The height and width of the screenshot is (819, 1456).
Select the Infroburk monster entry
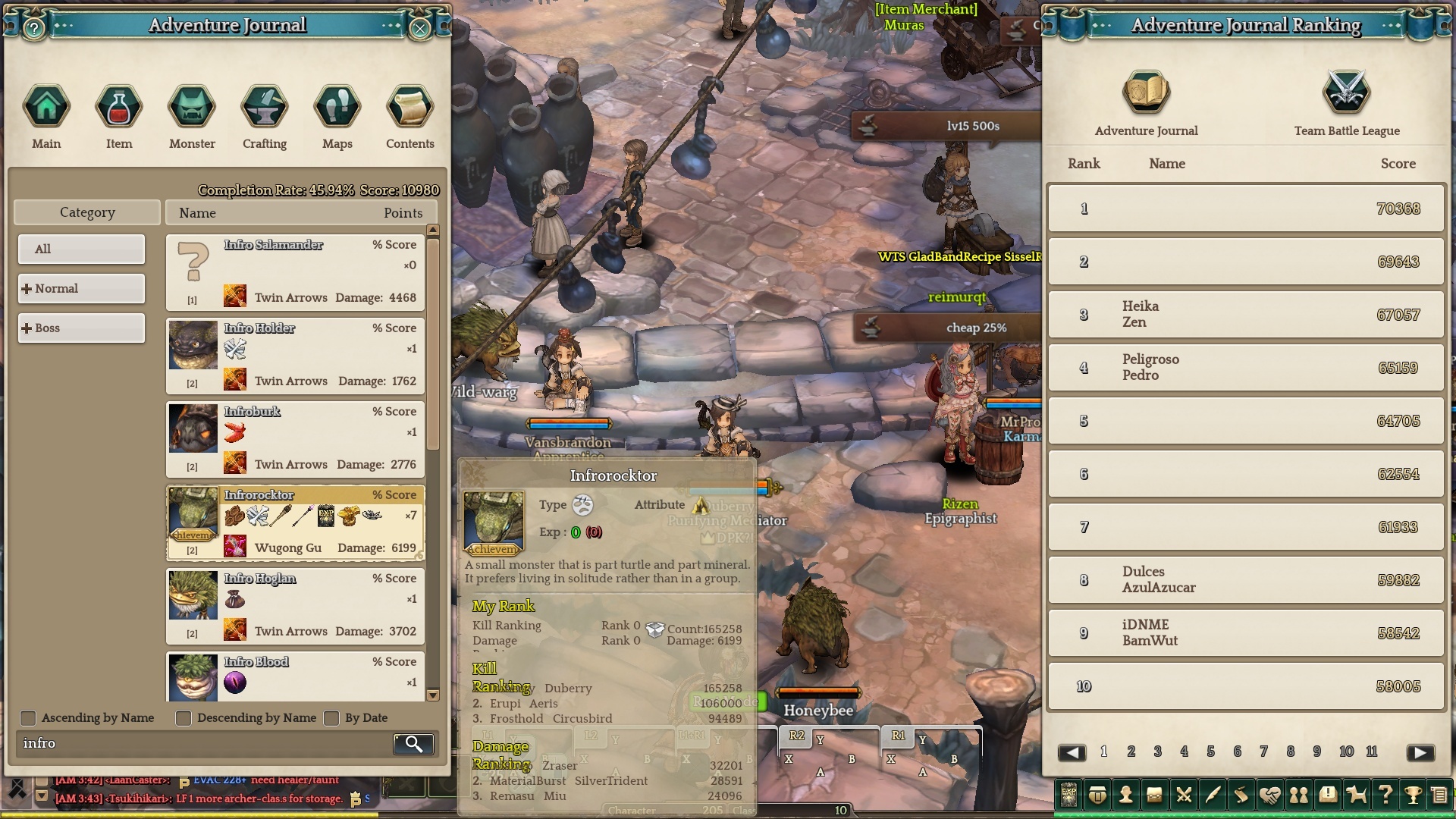pyautogui.click(x=295, y=438)
